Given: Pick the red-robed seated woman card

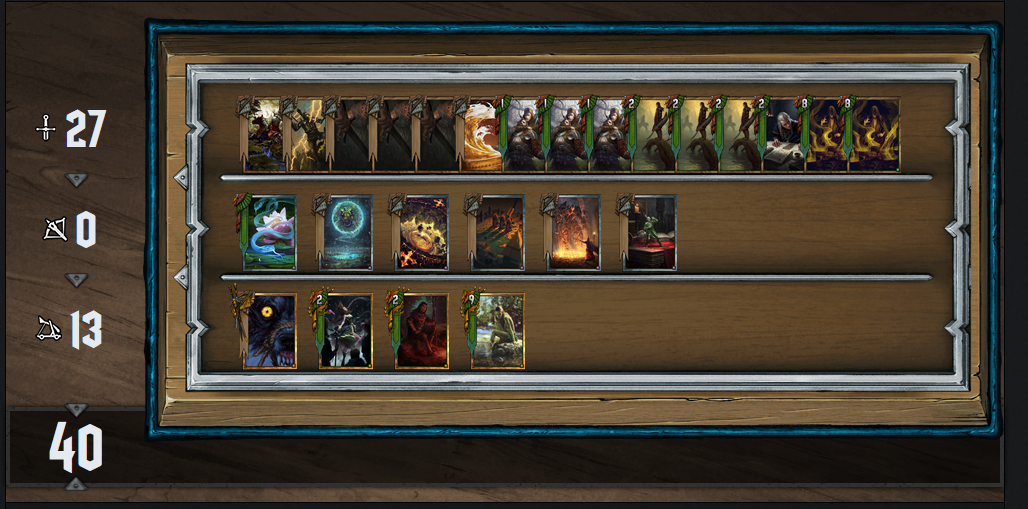Looking at the screenshot, I should point(422,332).
